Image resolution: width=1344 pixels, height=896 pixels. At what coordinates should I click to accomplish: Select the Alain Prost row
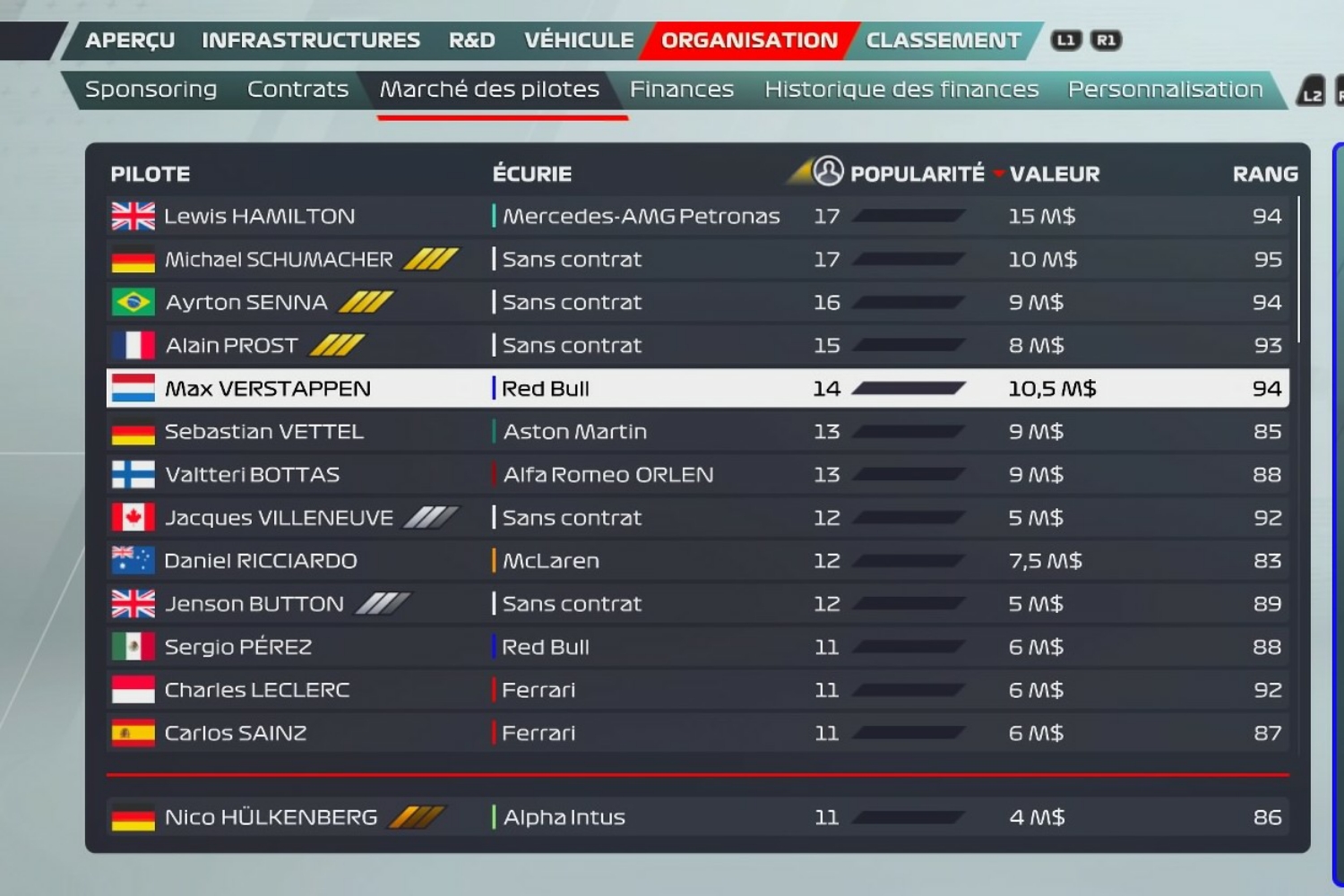pyautogui.click(x=231, y=346)
